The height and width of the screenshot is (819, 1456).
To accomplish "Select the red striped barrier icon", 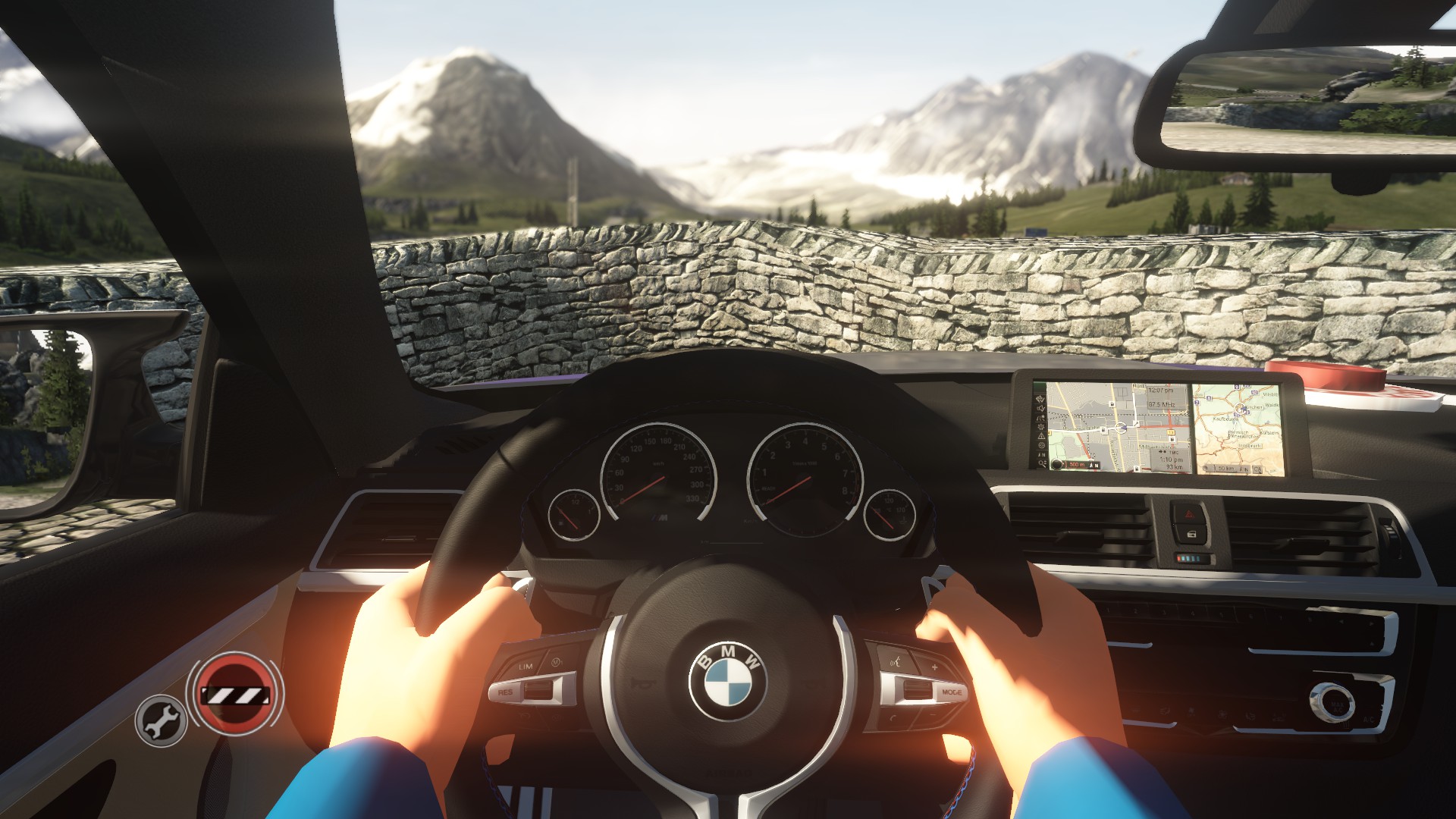I will [x=234, y=694].
